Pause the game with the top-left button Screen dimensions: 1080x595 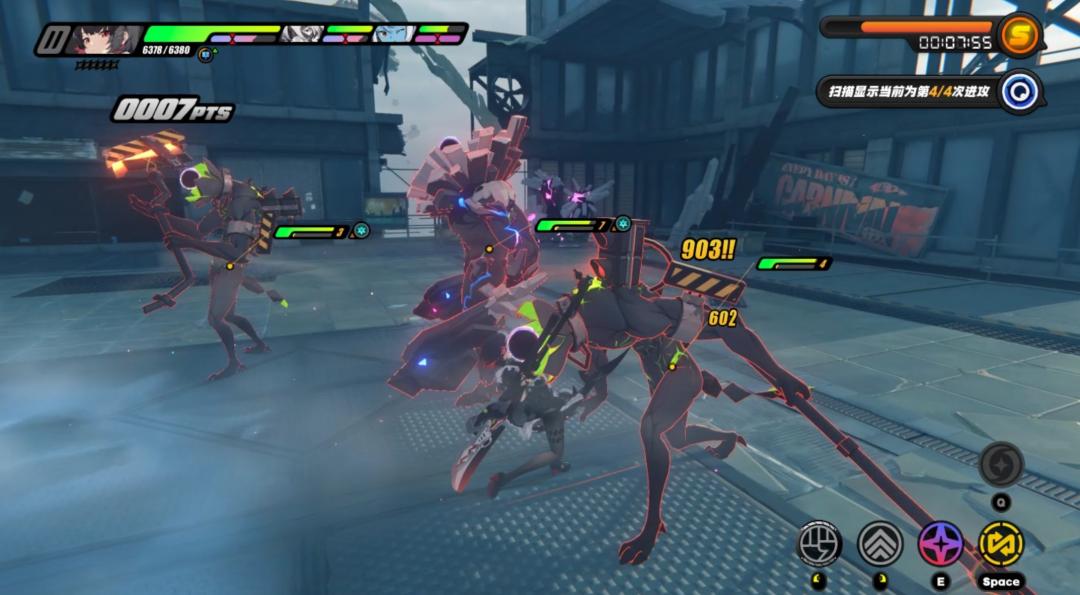(x=52, y=40)
